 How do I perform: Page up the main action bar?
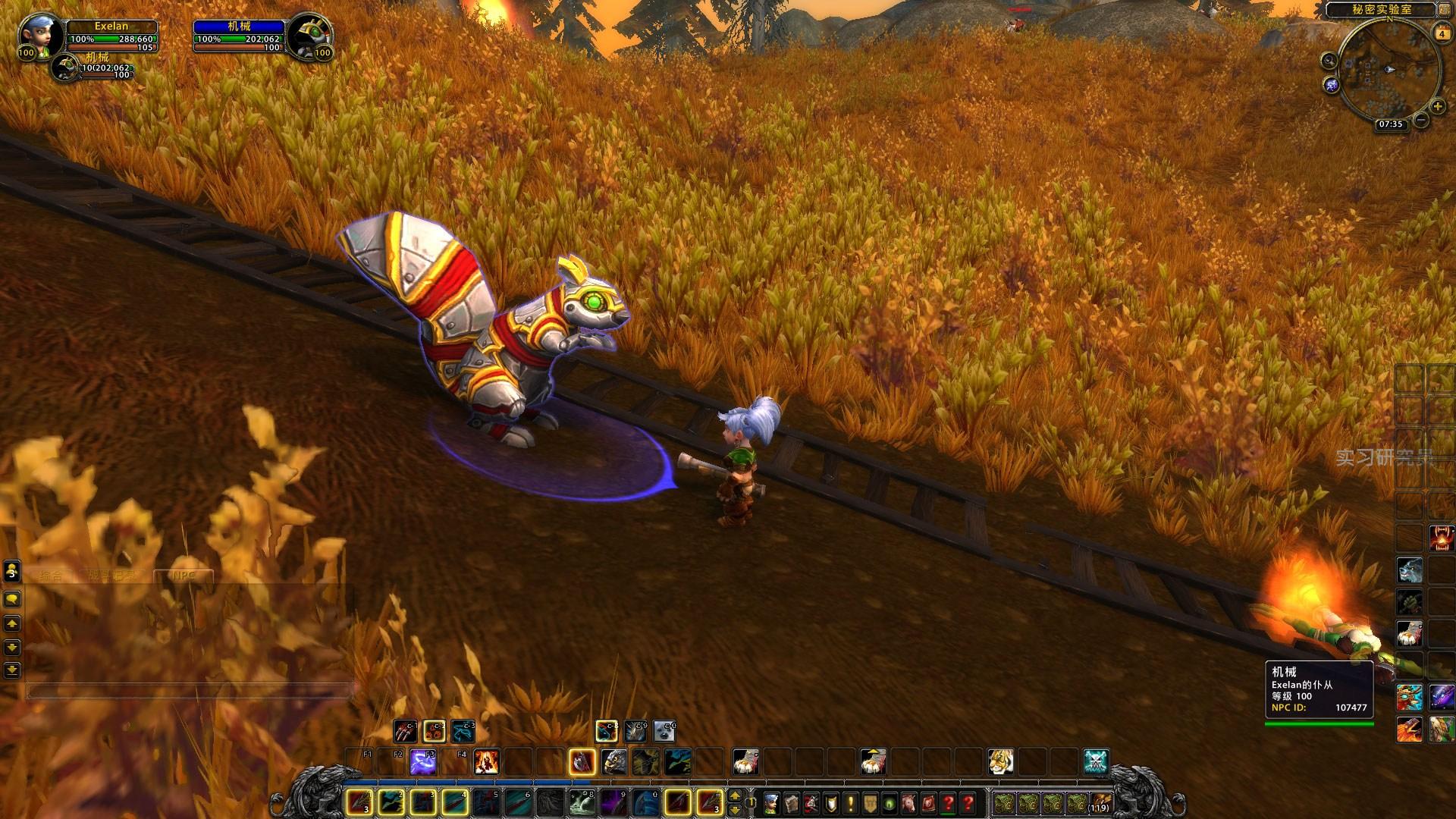[x=734, y=795]
